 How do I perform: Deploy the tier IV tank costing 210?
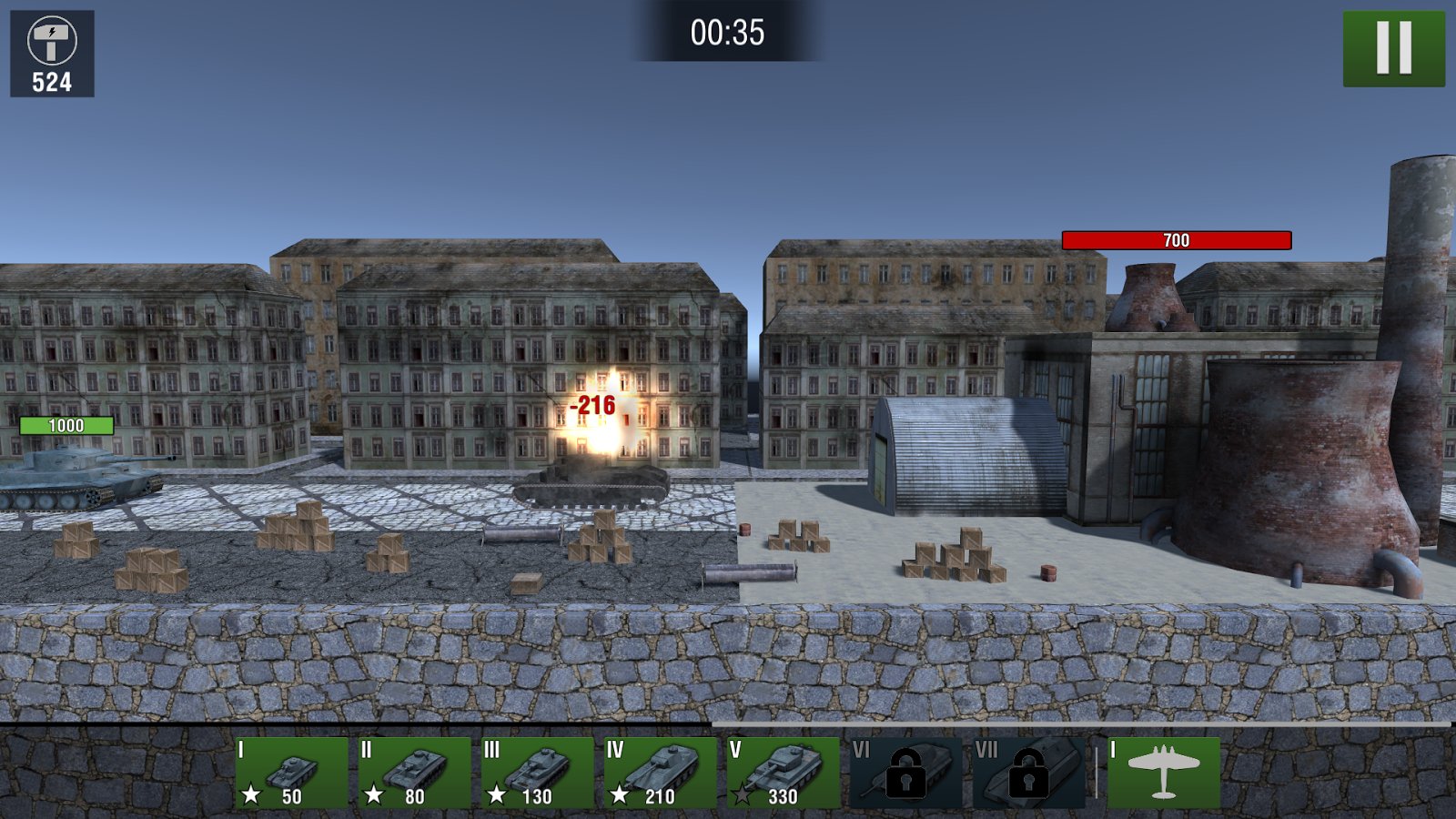660,773
